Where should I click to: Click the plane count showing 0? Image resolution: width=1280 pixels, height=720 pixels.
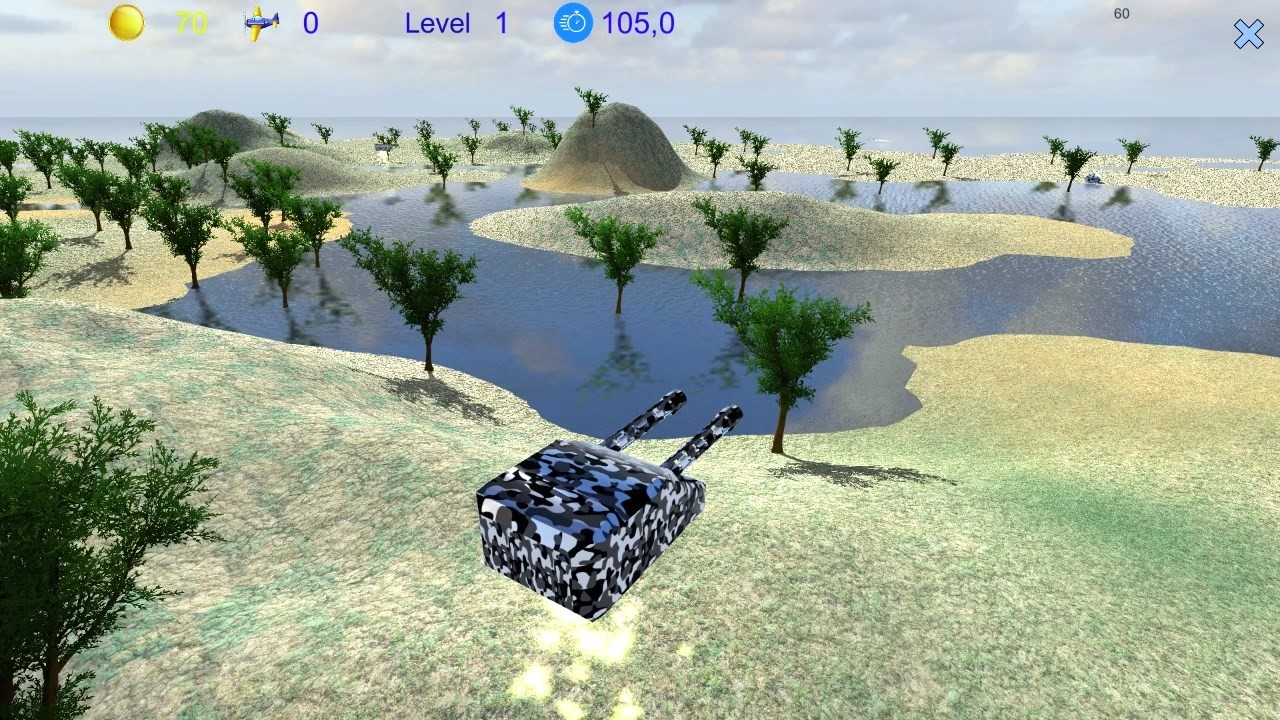coord(310,24)
